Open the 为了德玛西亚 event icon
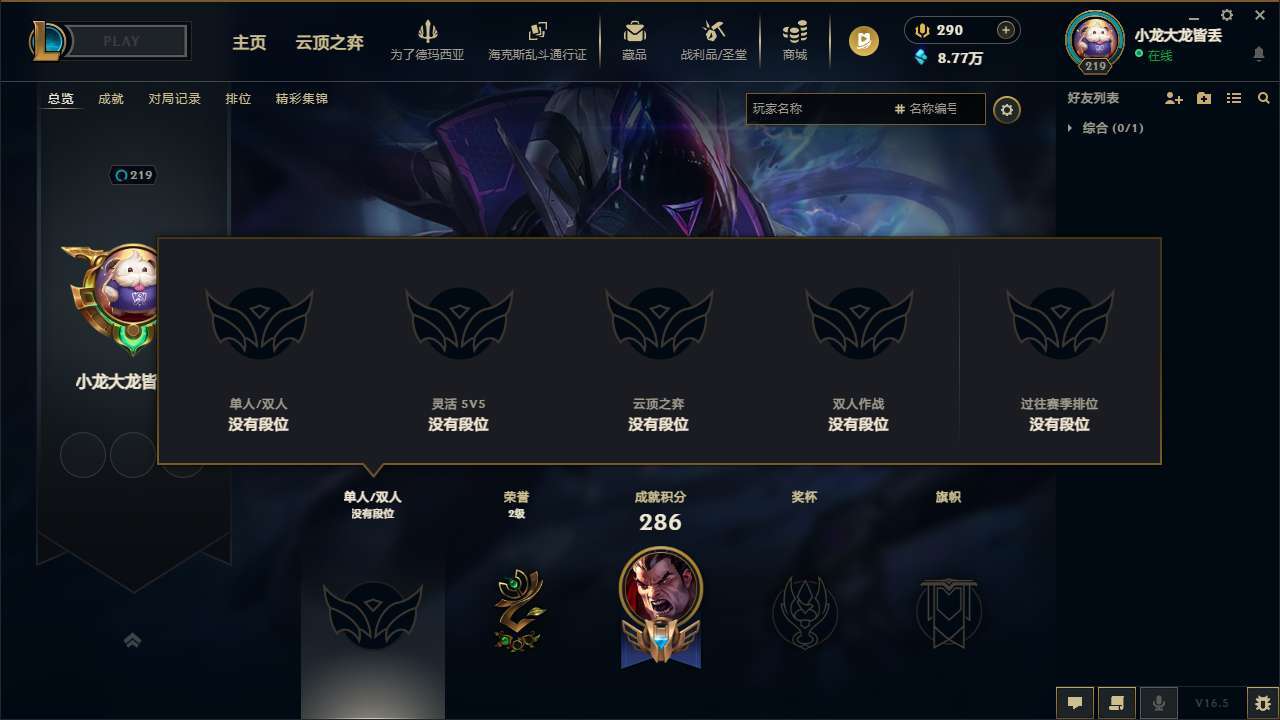 coord(428,40)
